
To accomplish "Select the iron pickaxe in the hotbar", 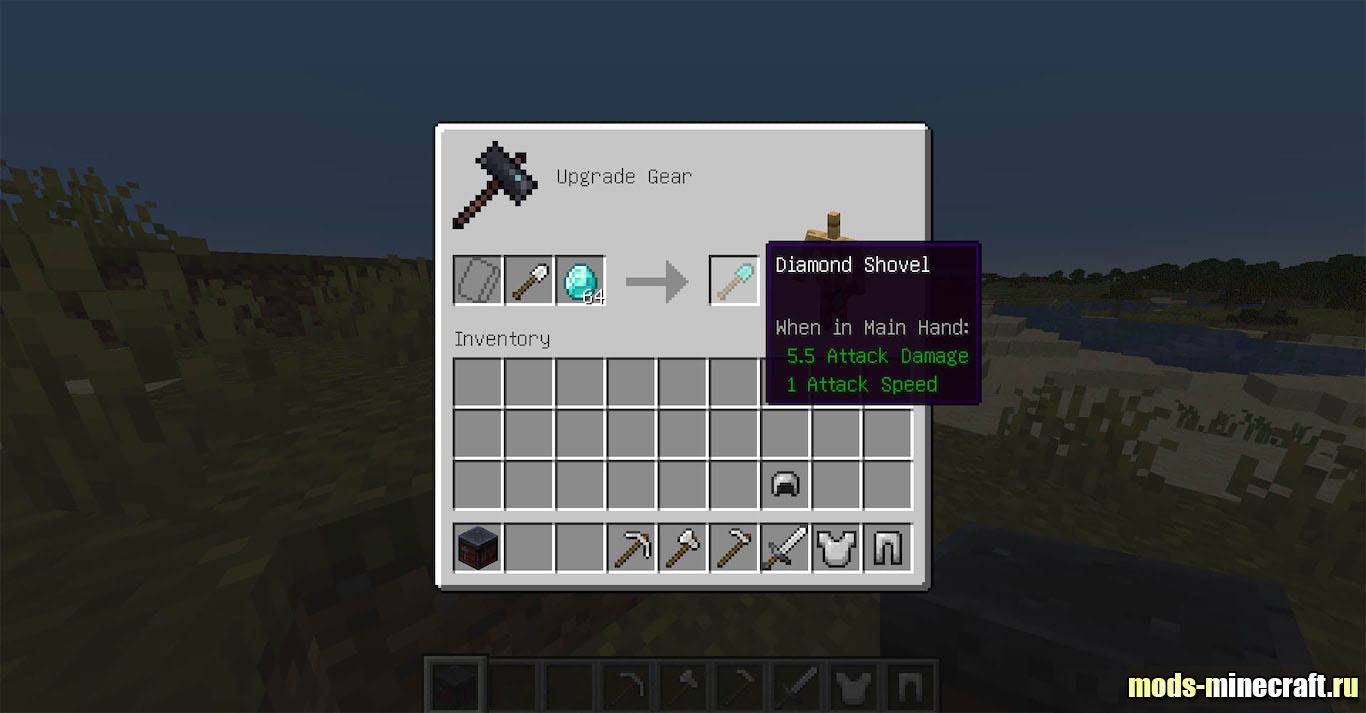I will pos(632,548).
